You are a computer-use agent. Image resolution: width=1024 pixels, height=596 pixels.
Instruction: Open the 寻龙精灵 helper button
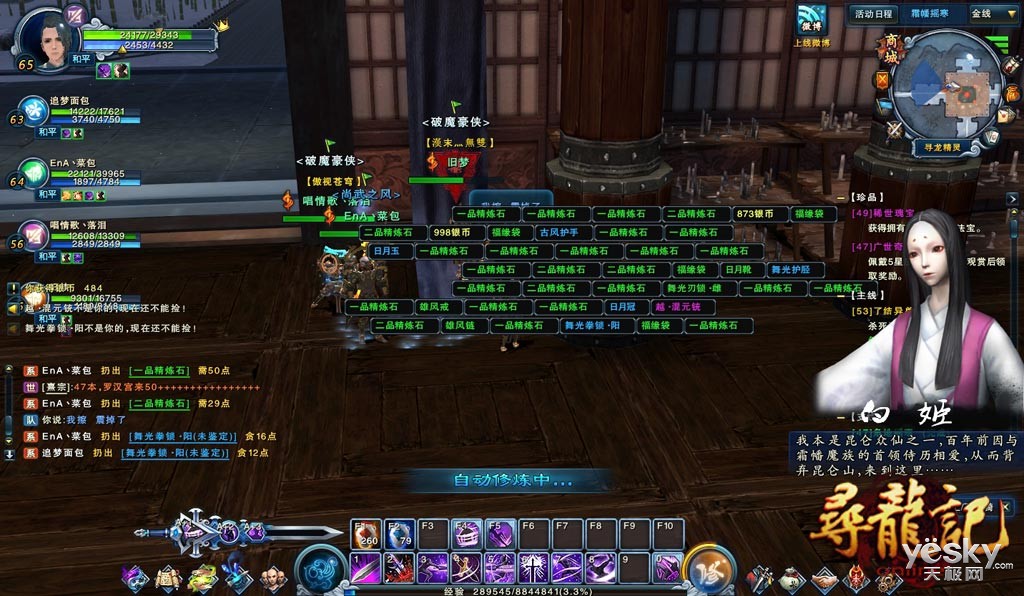tap(942, 146)
